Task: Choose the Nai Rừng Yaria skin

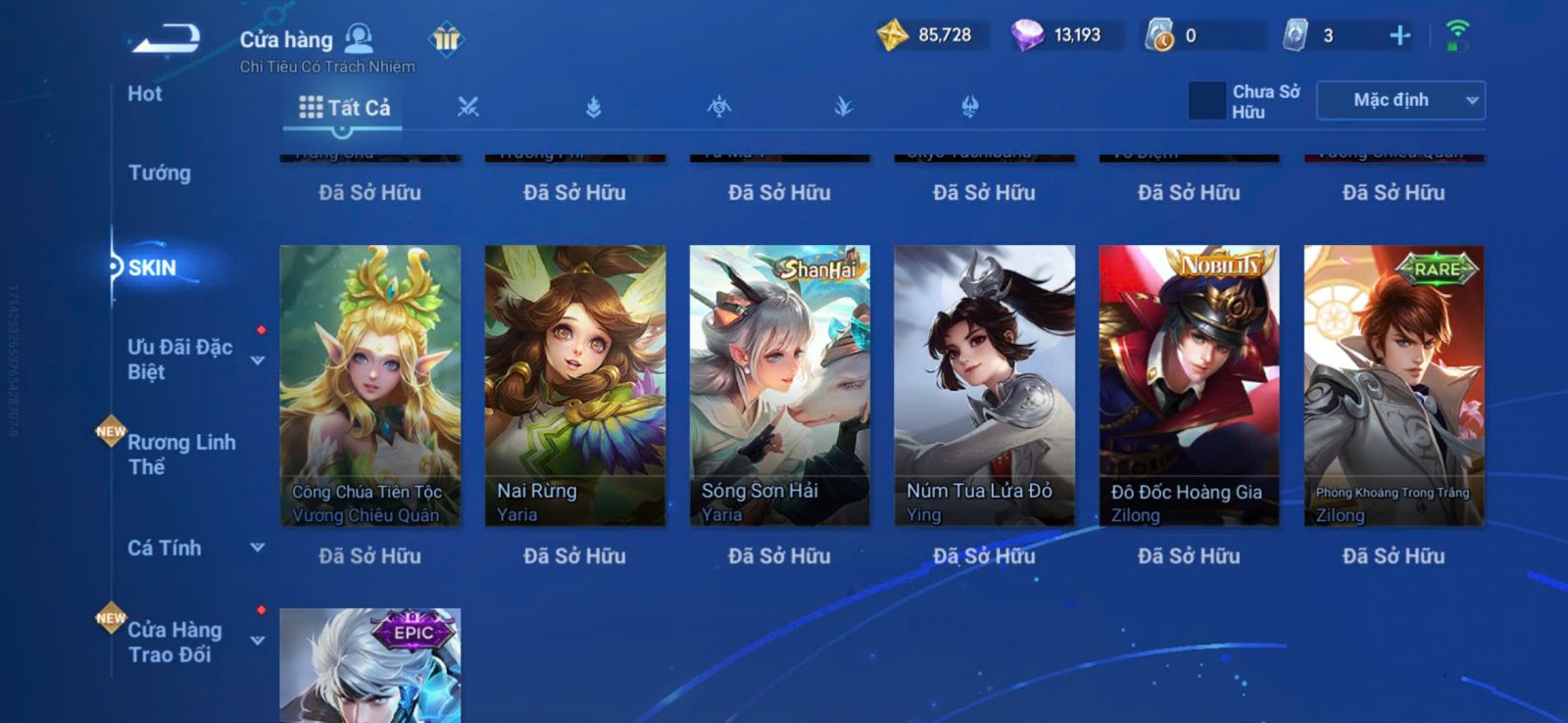Action: click(x=575, y=385)
